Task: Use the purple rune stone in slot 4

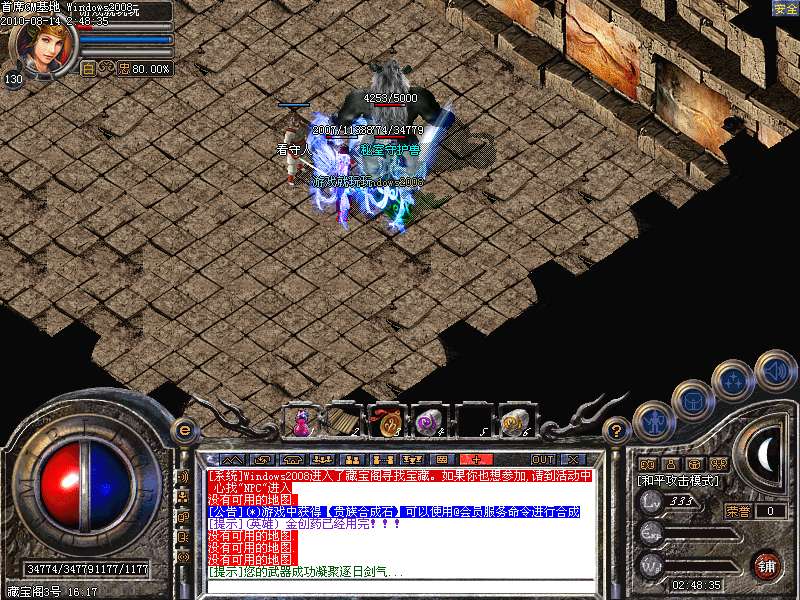Action: tap(428, 421)
